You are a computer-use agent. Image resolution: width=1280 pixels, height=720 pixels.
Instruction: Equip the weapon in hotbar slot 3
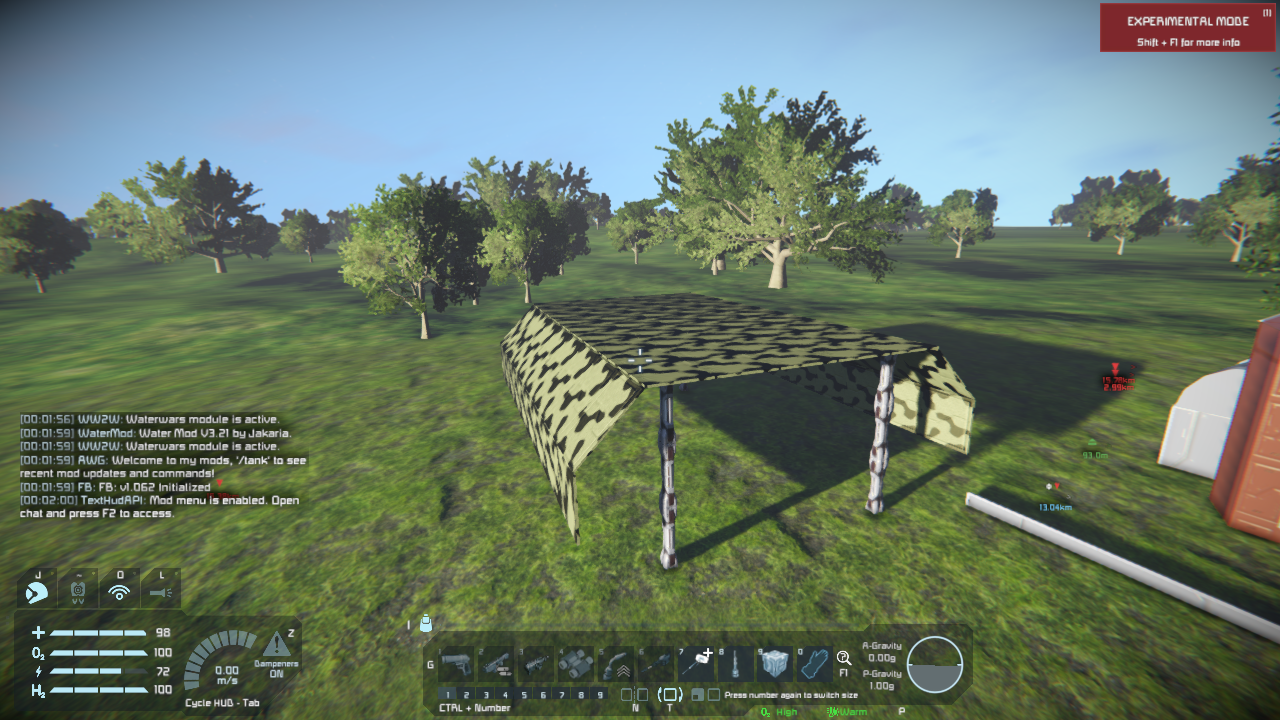pyautogui.click(x=536, y=663)
